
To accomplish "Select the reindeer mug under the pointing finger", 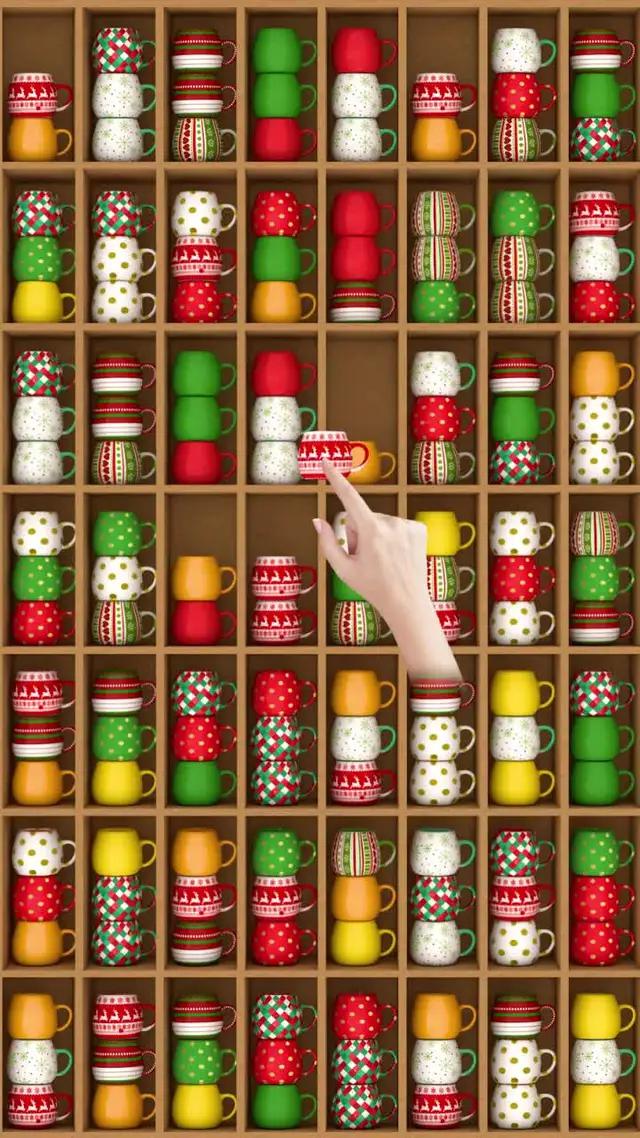I will point(328,453).
